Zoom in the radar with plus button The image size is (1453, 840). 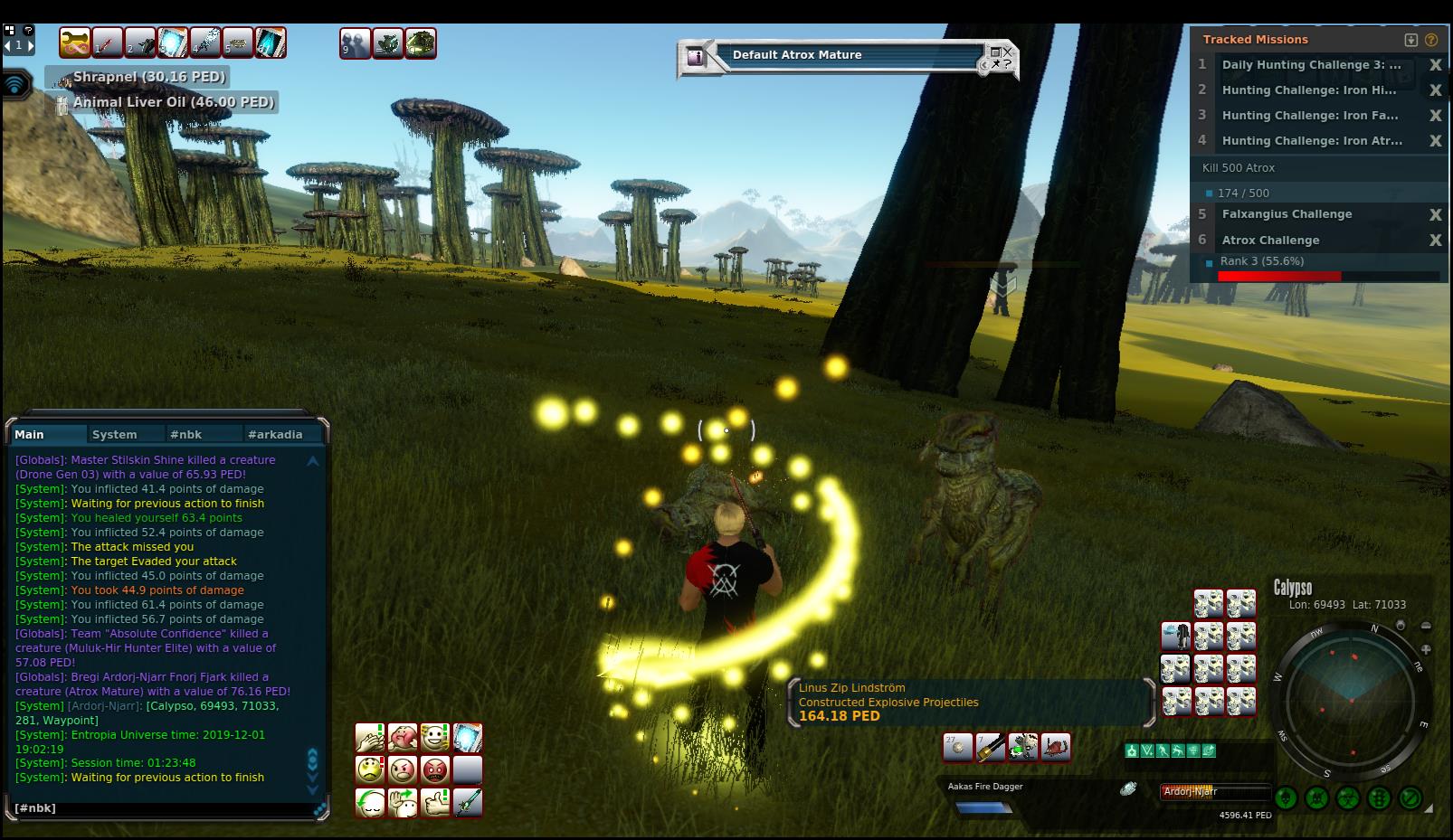coord(1426,649)
